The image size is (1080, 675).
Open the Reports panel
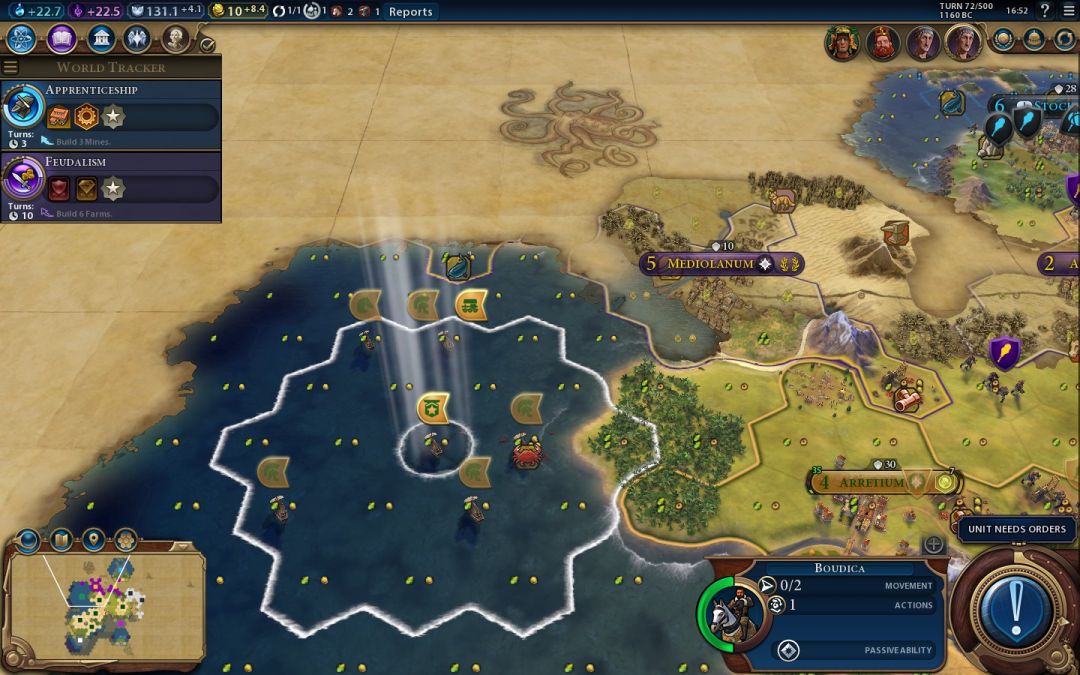pyautogui.click(x=410, y=12)
